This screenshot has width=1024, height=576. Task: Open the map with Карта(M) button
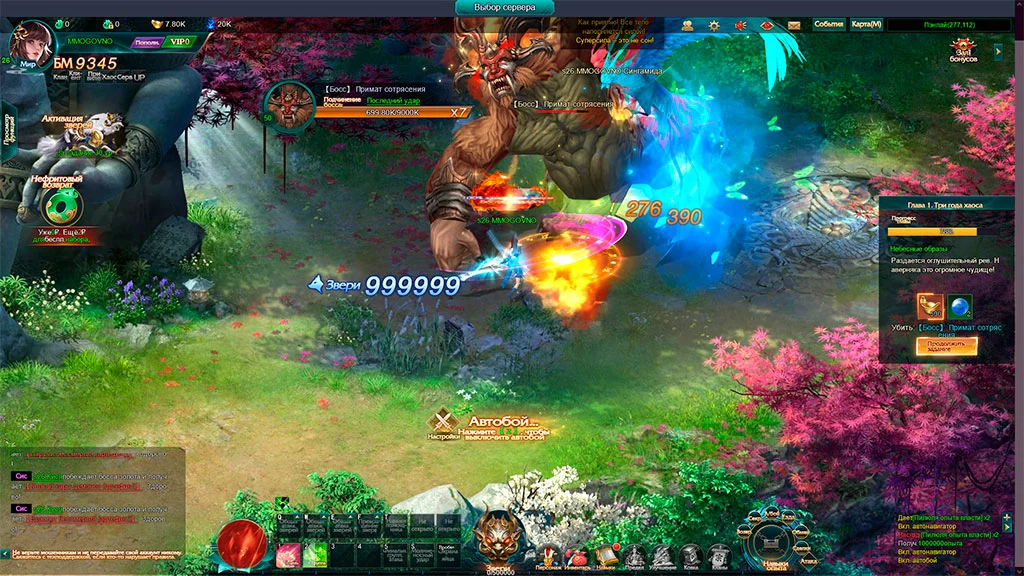tap(865, 24)
